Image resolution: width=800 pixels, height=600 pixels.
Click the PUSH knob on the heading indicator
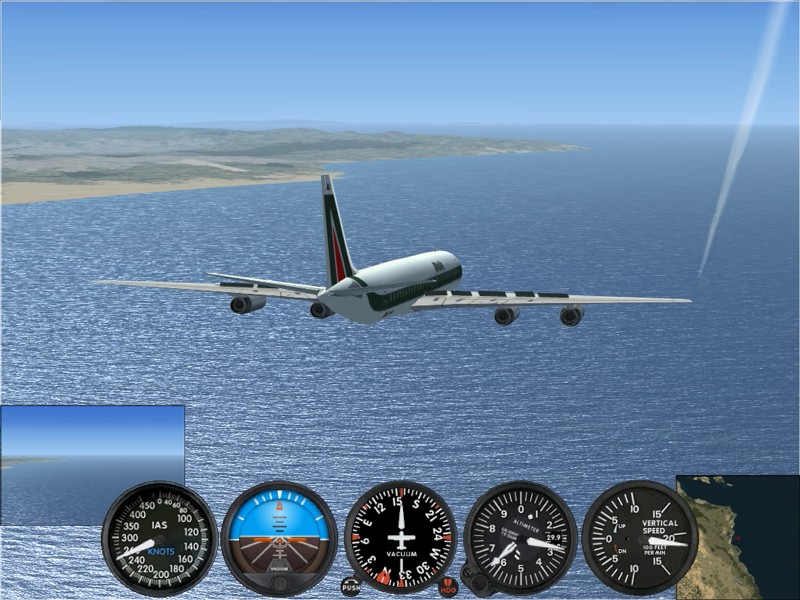pyautogui.click(x=350, y=586)
